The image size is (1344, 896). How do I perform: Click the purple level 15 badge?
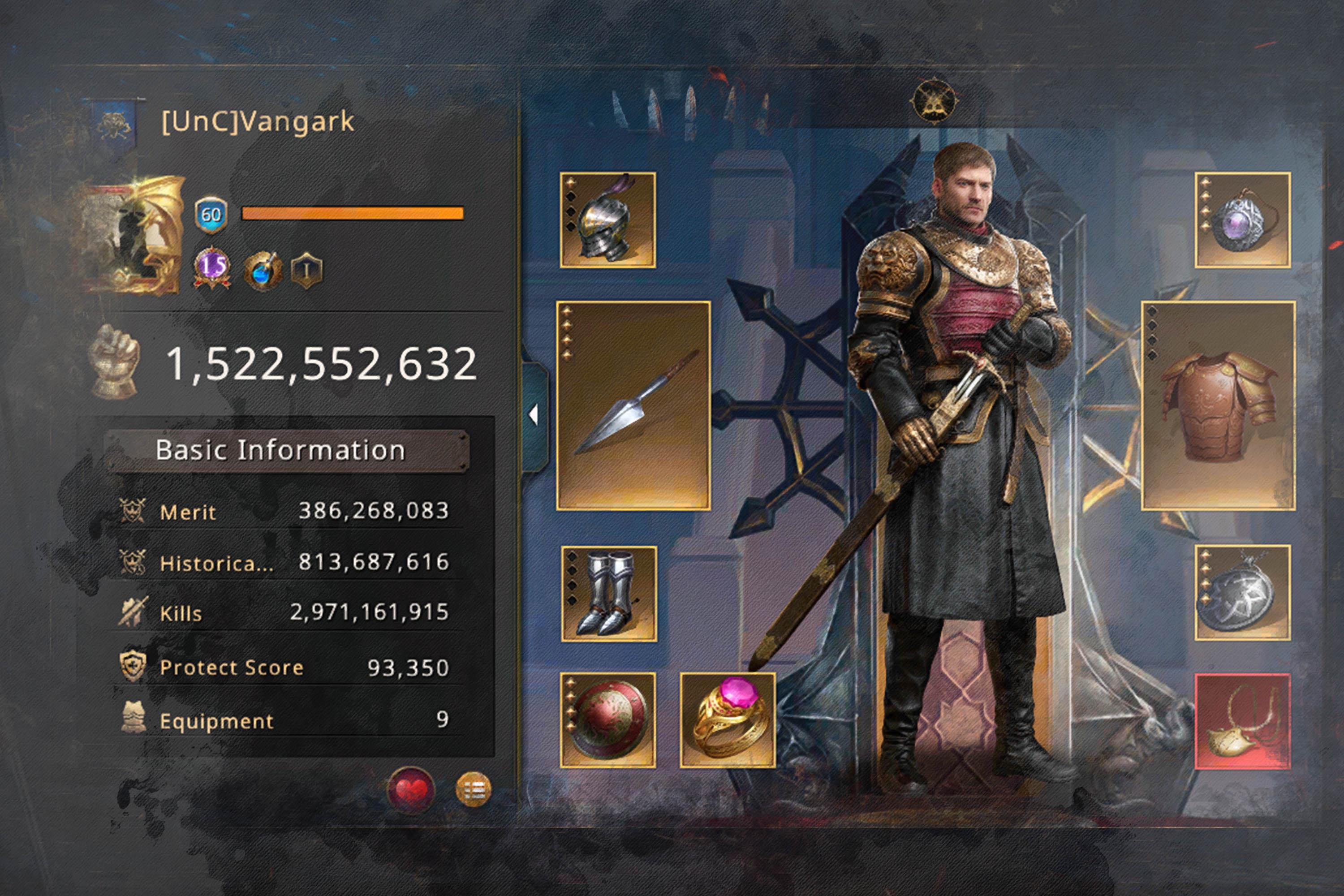pos(212,268)
